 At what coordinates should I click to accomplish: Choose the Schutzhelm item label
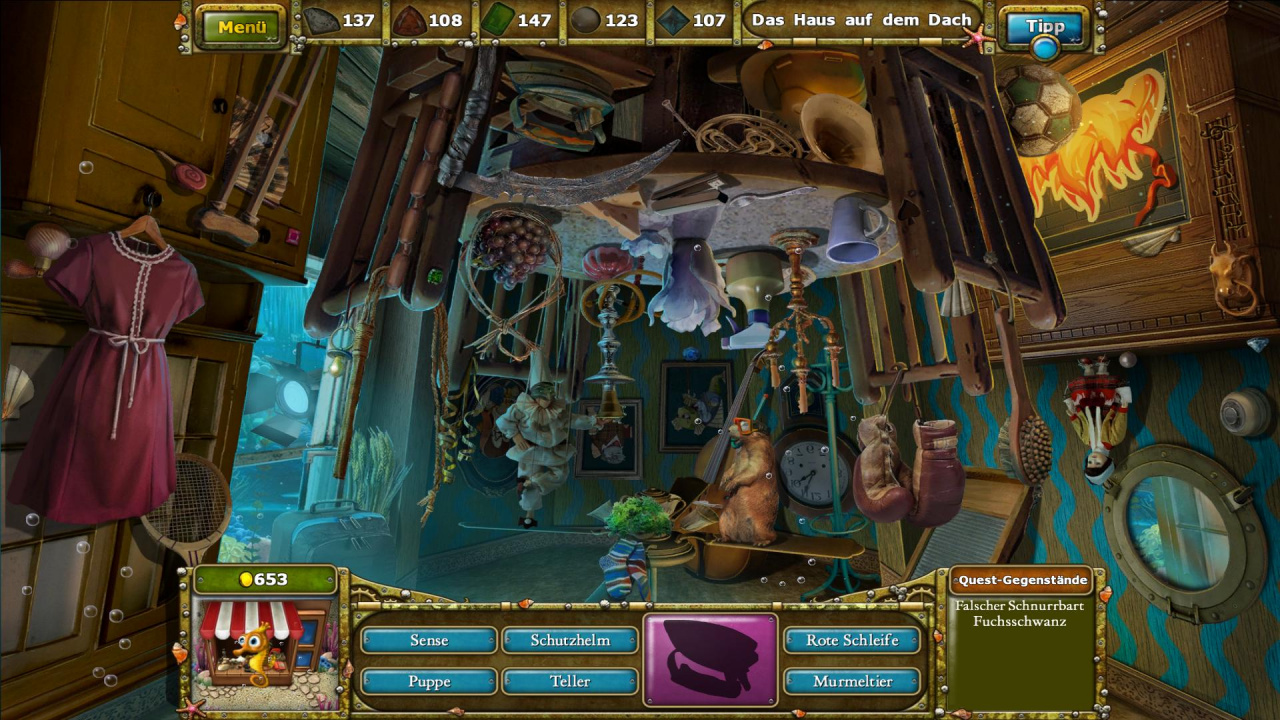coord(570,640)
